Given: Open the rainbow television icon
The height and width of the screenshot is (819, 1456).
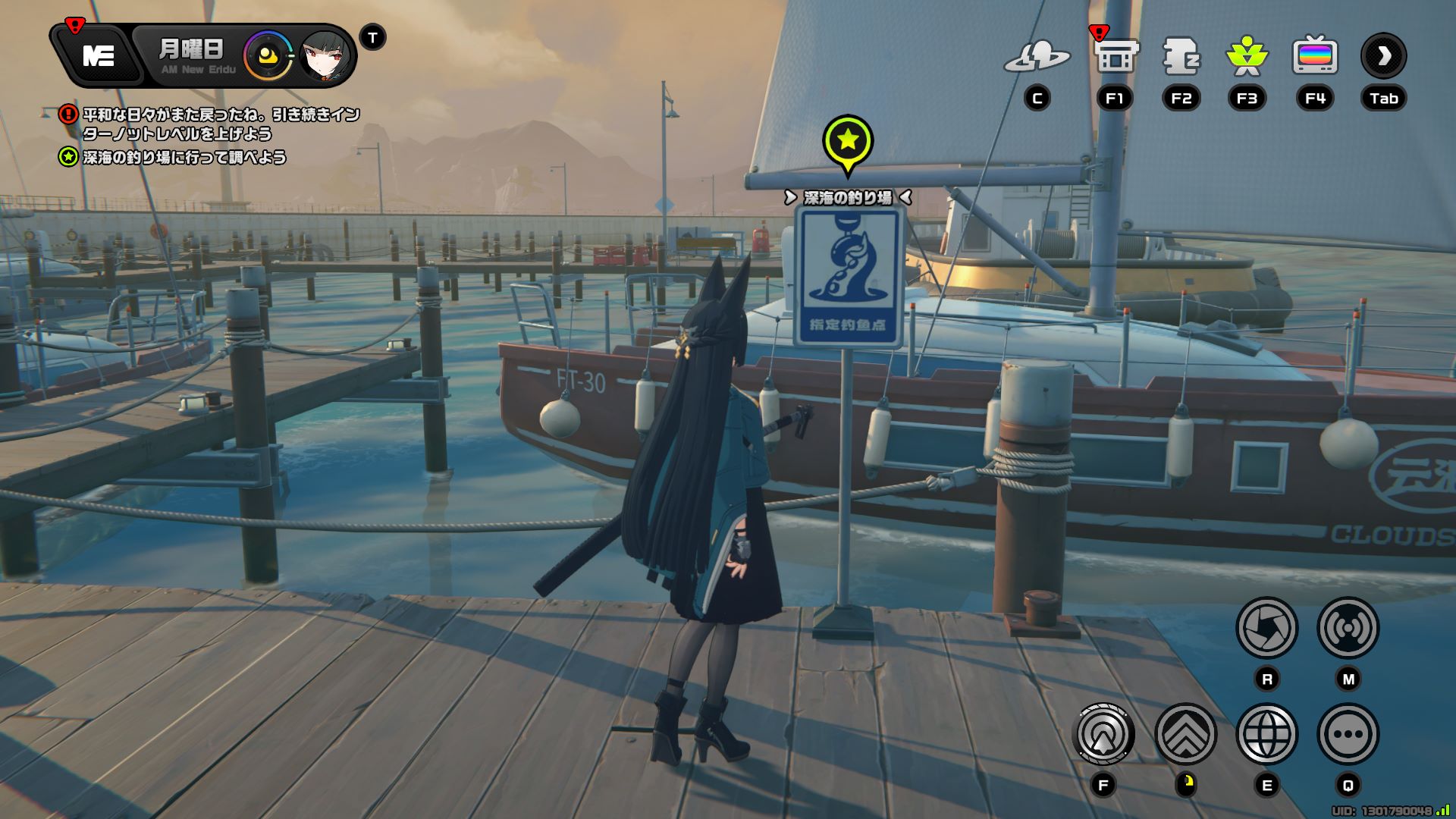Looking at the screenshot, I should [x=1314, y=57].
